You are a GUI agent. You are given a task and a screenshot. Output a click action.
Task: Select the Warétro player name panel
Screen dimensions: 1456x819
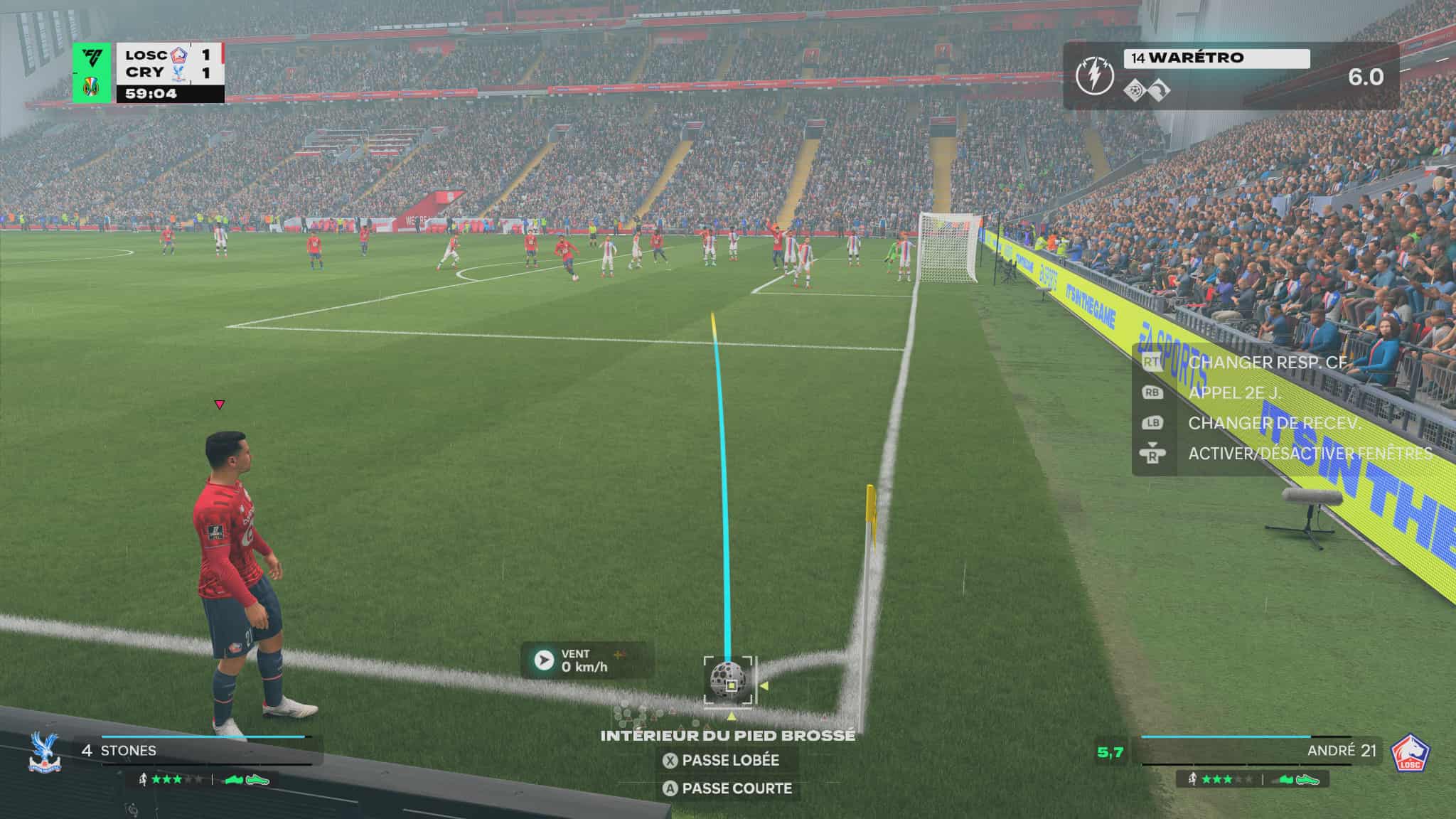1216,58
